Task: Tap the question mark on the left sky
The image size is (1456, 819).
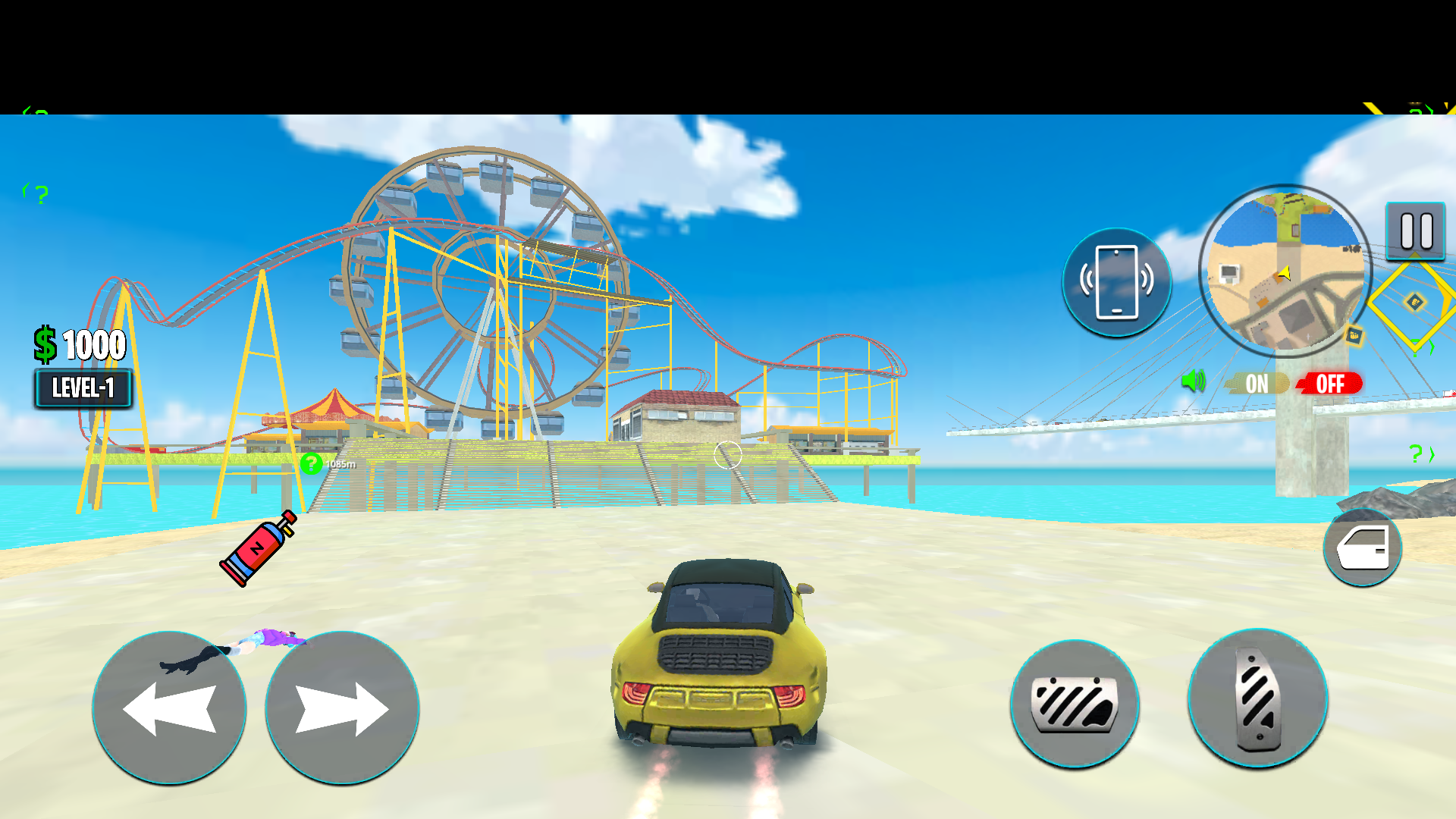Action: point(40,196)
